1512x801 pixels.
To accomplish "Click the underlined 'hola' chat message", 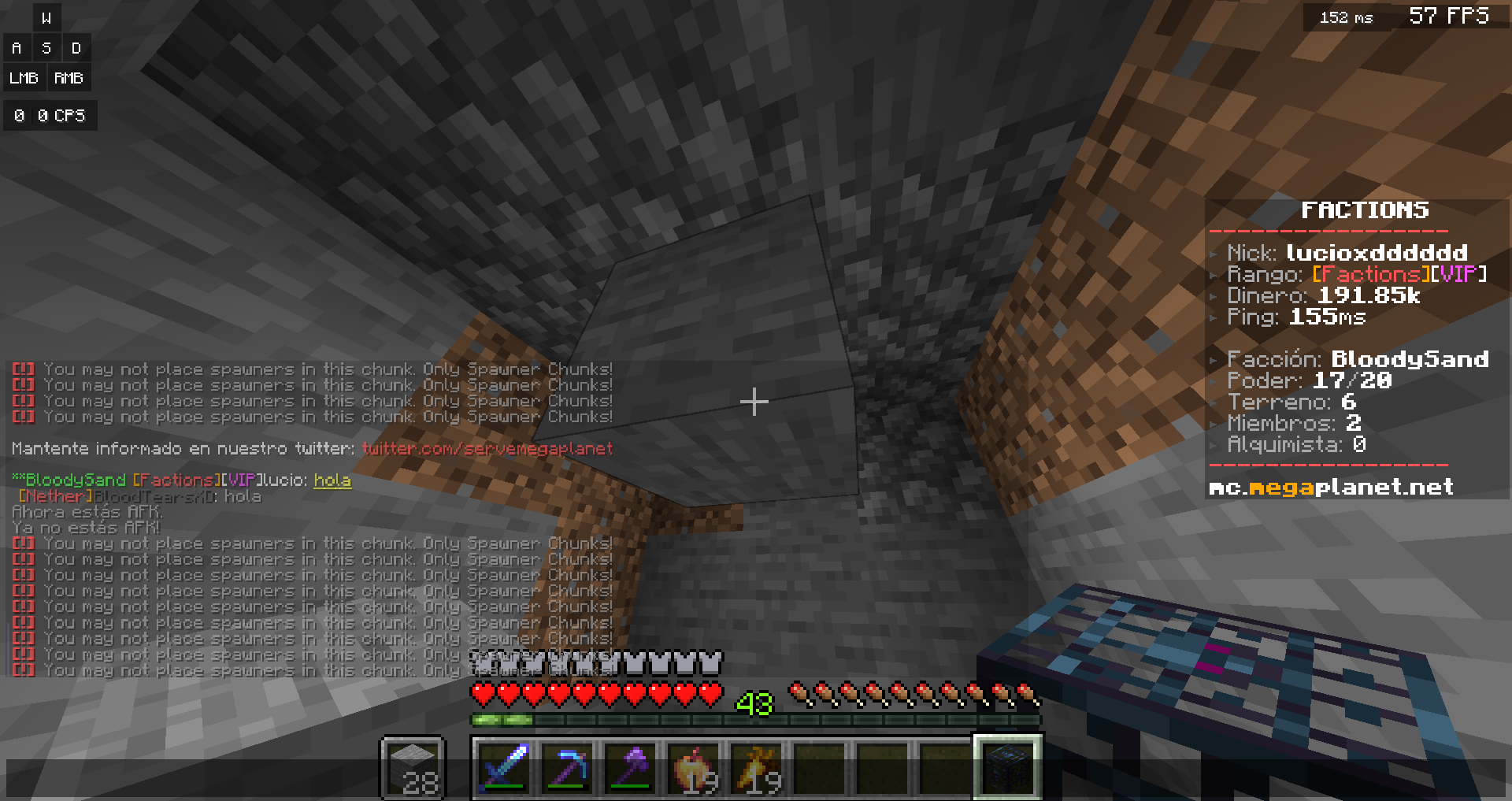I will 332,480.
